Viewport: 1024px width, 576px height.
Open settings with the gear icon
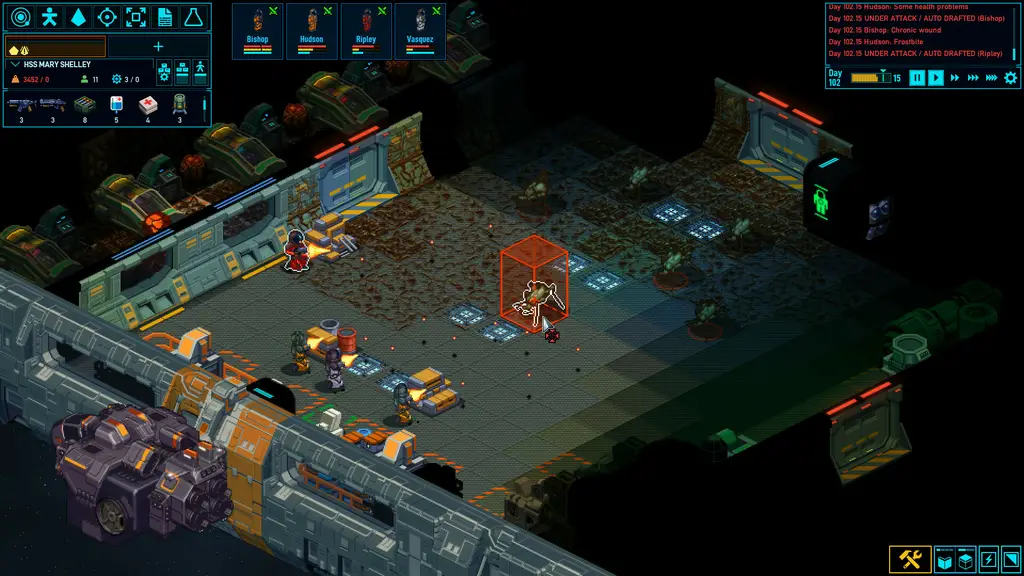tap(1010, 78)
